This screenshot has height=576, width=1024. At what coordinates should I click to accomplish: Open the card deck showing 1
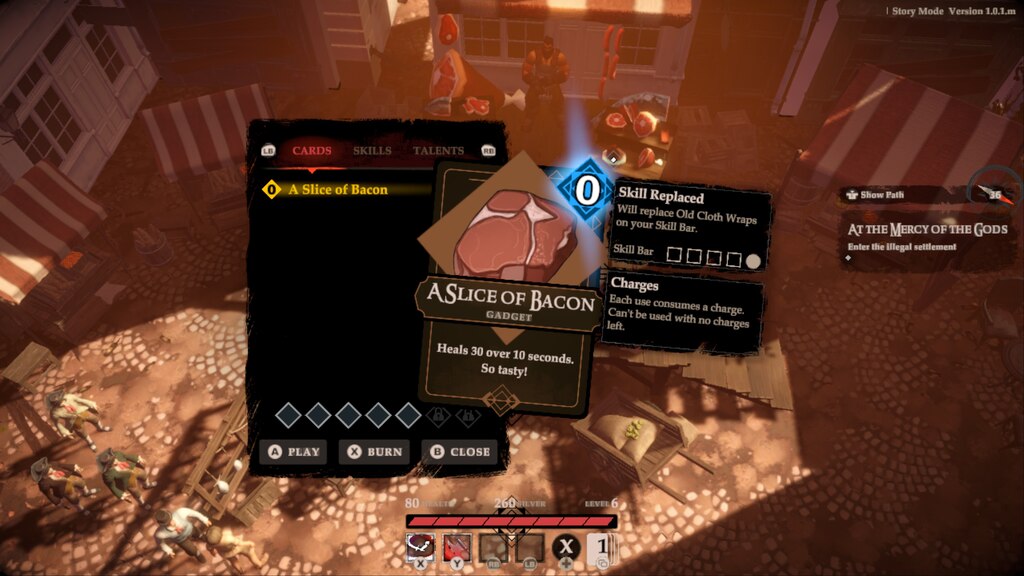coord(599,547)
